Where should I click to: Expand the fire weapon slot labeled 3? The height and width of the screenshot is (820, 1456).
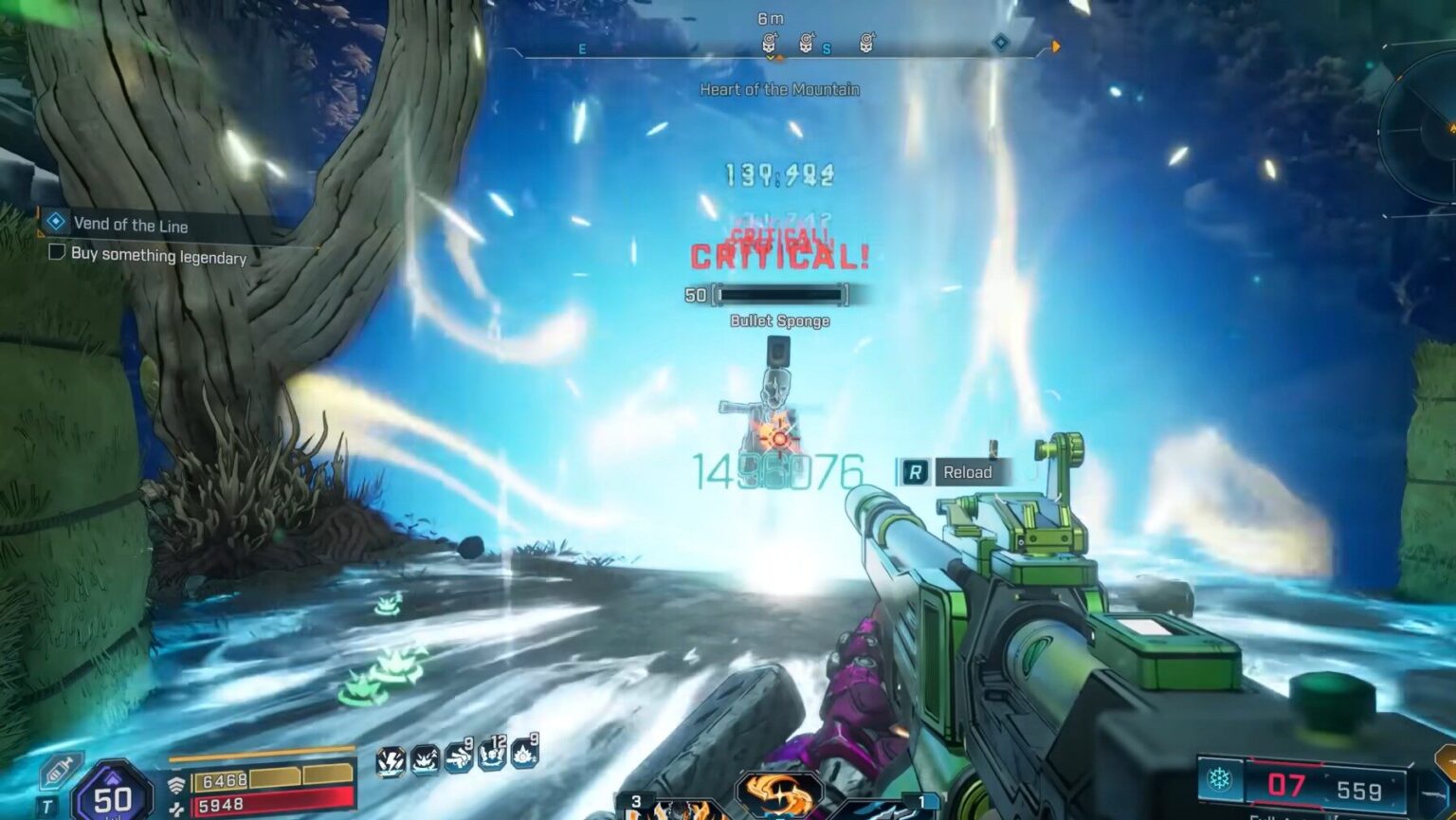coord(636,799)
